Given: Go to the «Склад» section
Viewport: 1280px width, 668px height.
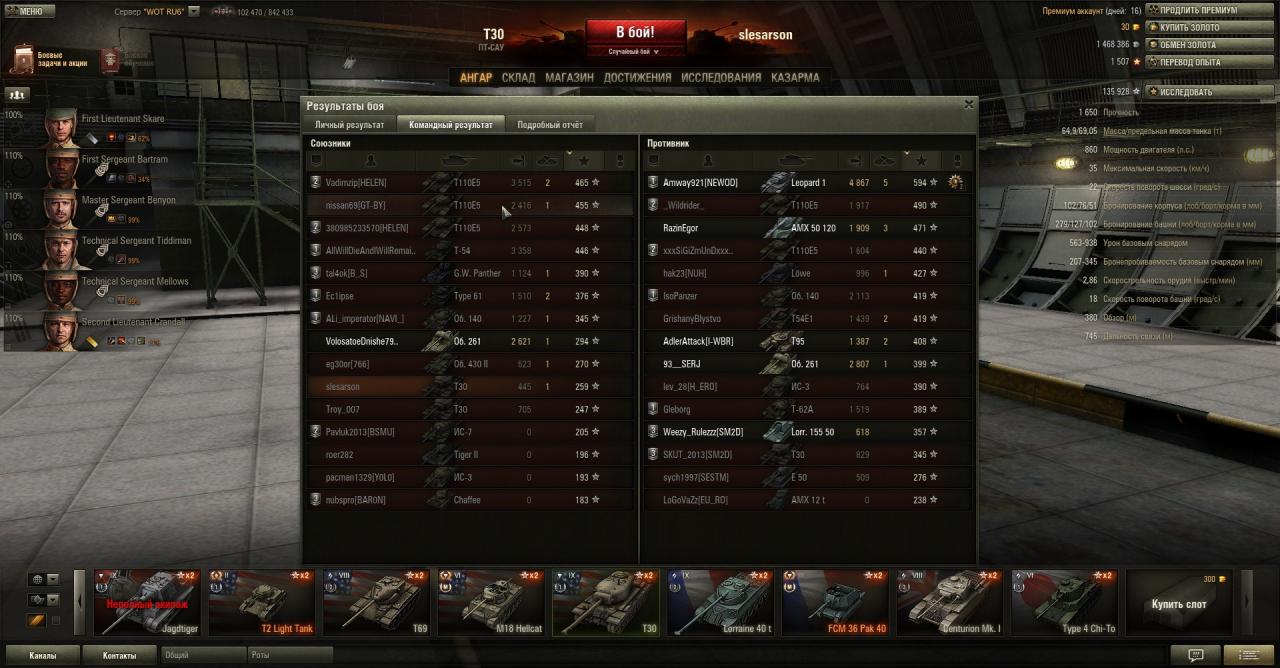Looking at the screenshot, I should coord(518,77).
